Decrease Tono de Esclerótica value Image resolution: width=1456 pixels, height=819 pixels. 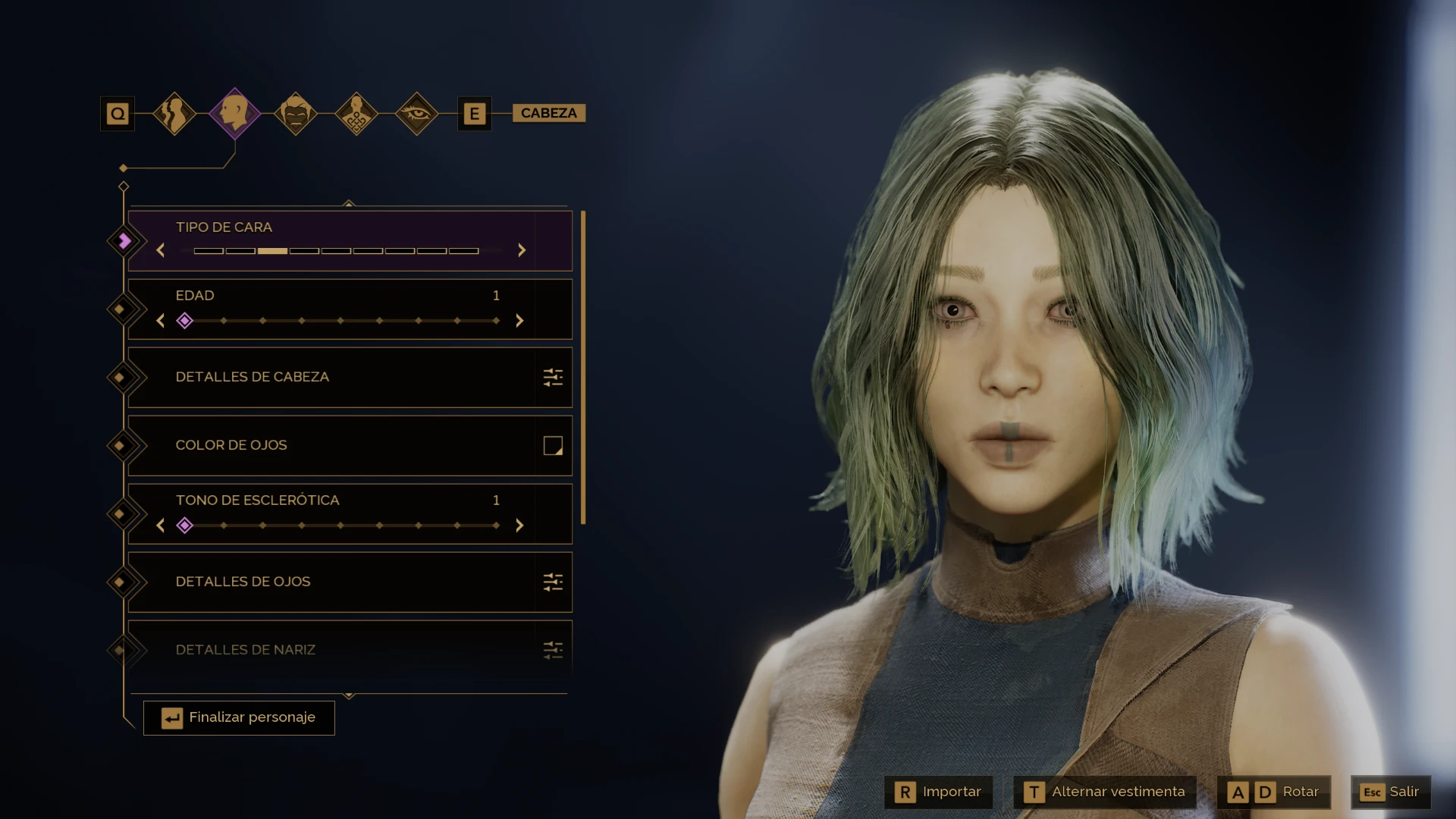[x=161, y=526]
